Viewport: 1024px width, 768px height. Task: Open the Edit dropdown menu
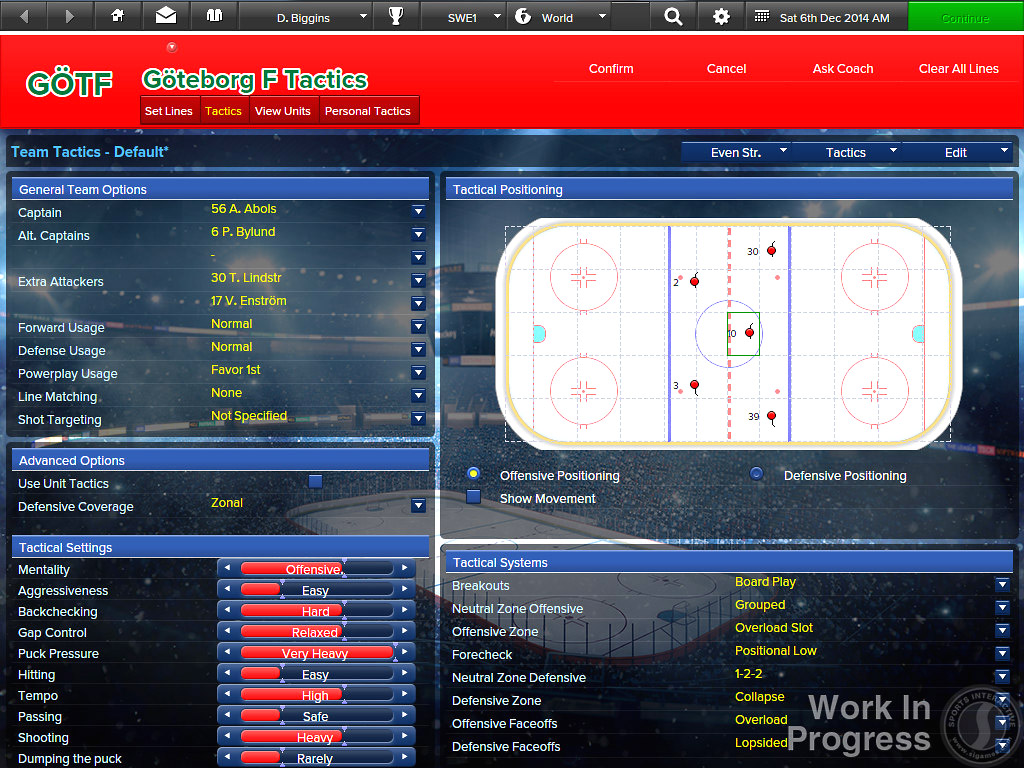coord(957,152)
